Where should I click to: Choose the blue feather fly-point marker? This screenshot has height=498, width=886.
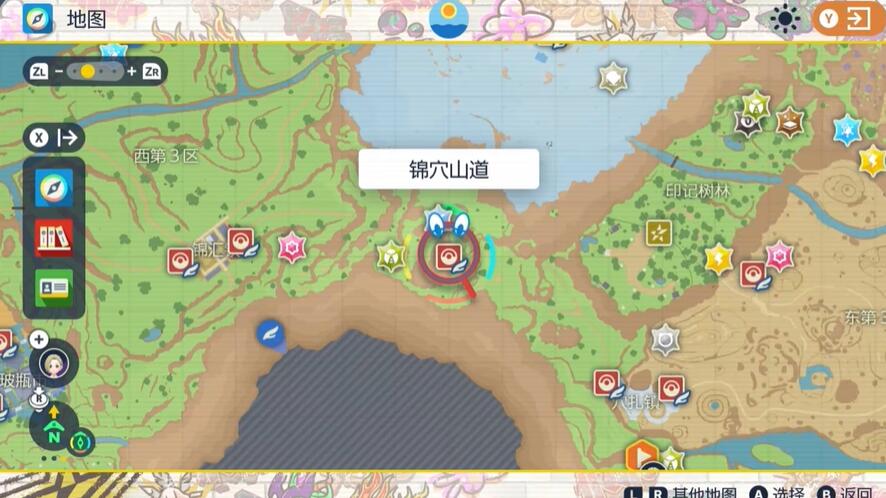pyautogui.click(x=270, y=335)
